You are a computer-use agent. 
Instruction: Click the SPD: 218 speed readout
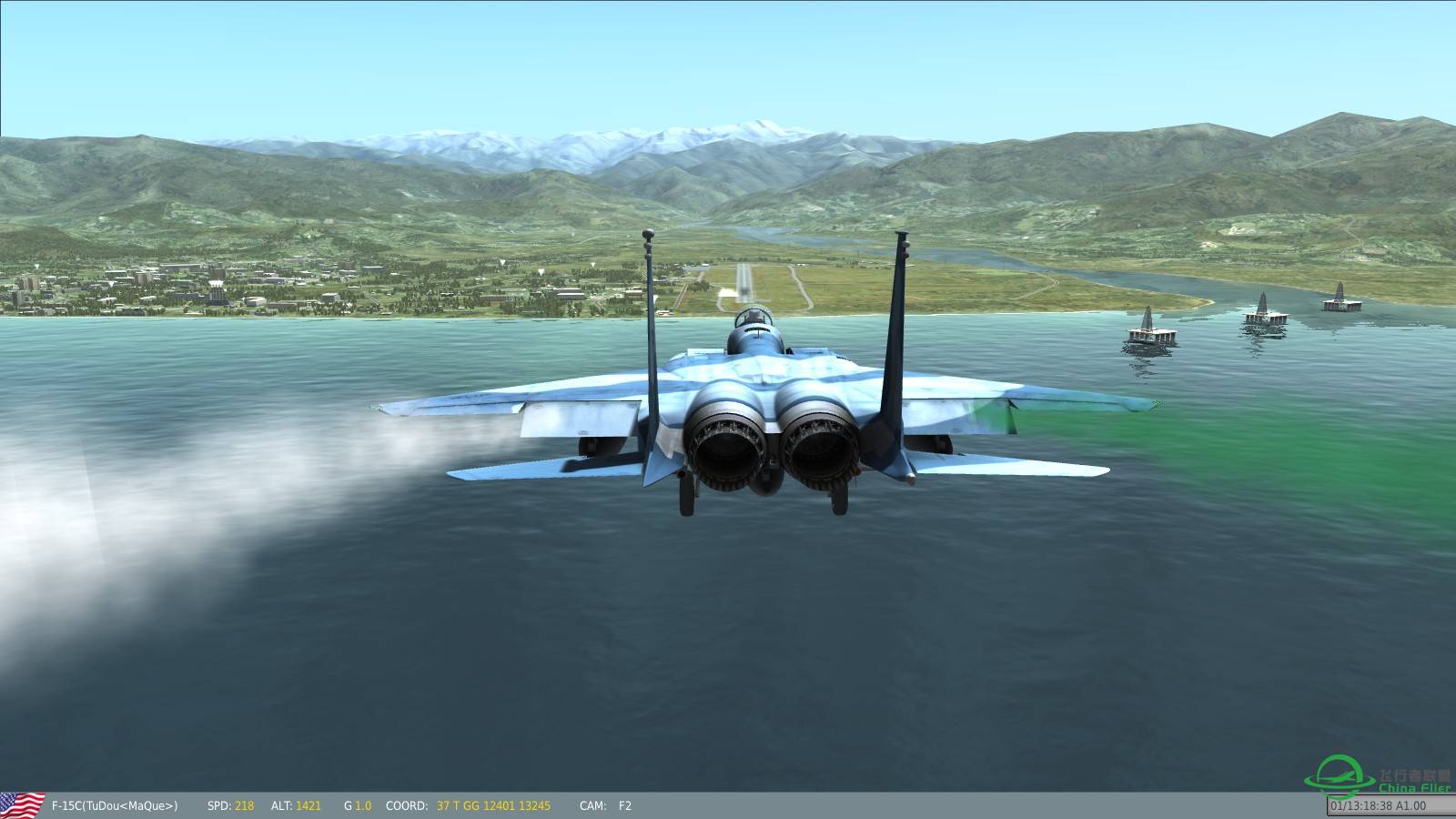click(x=231, y=804)
